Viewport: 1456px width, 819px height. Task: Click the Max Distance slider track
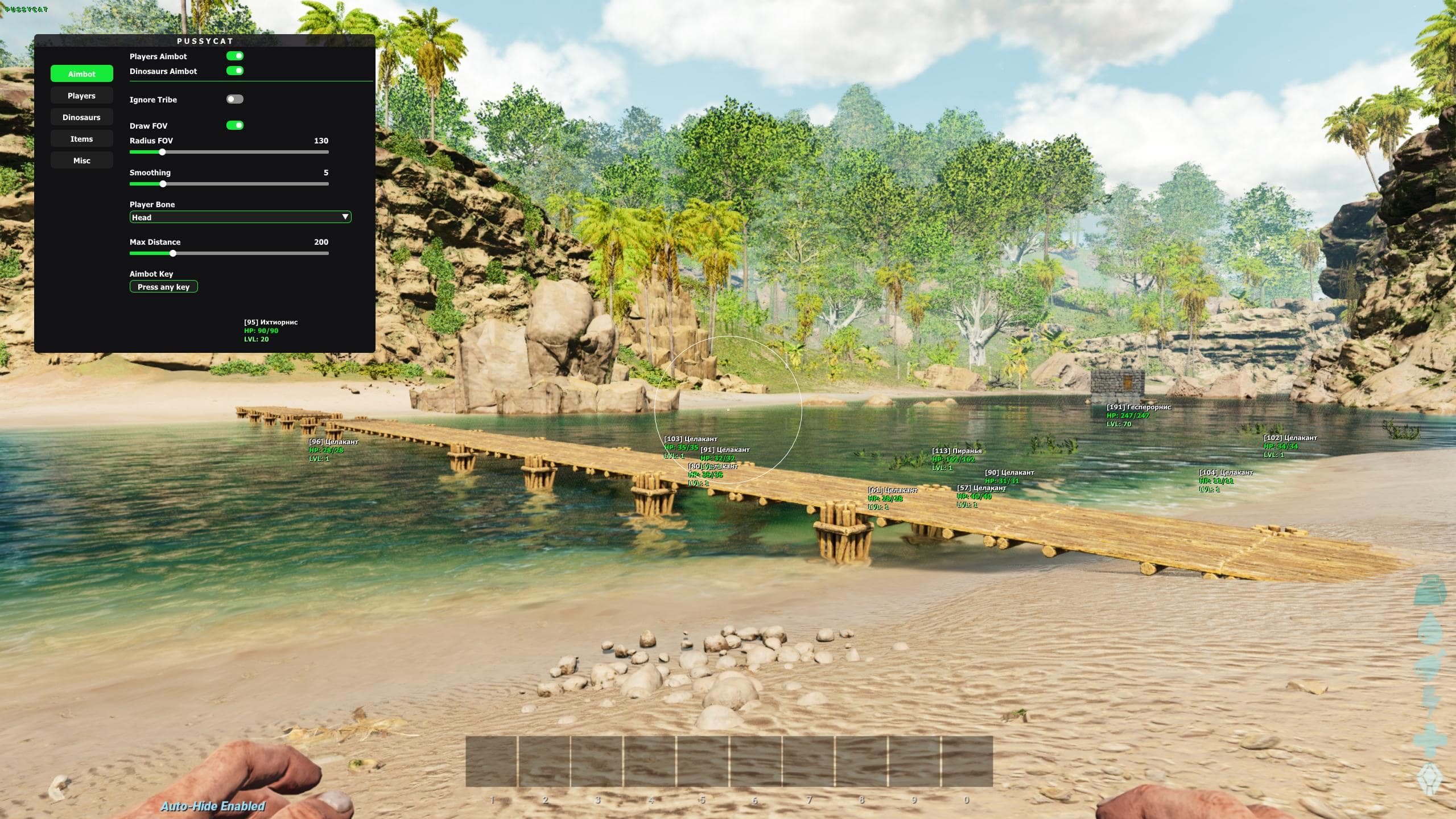coord(229,253)
